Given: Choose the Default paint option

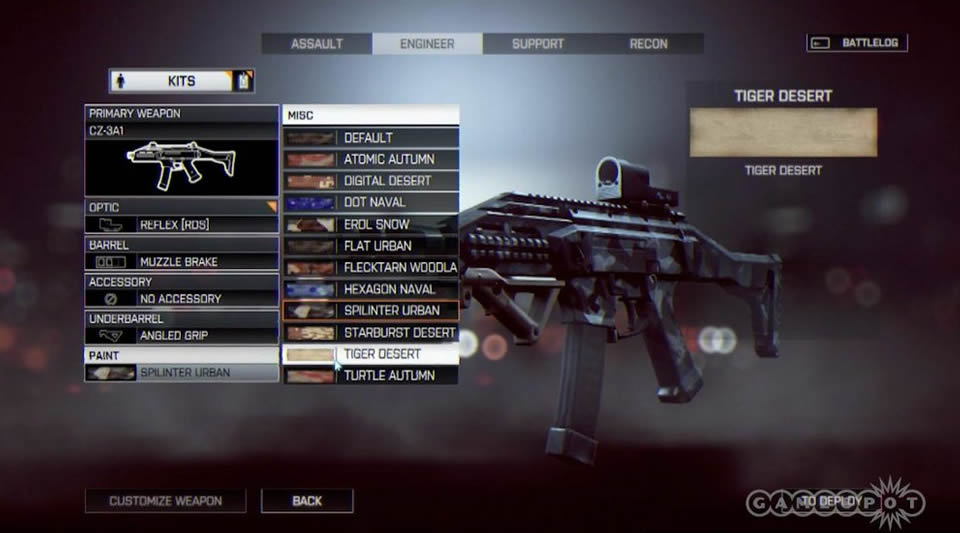Looking at the screenshot, I should tap(371, 138).
